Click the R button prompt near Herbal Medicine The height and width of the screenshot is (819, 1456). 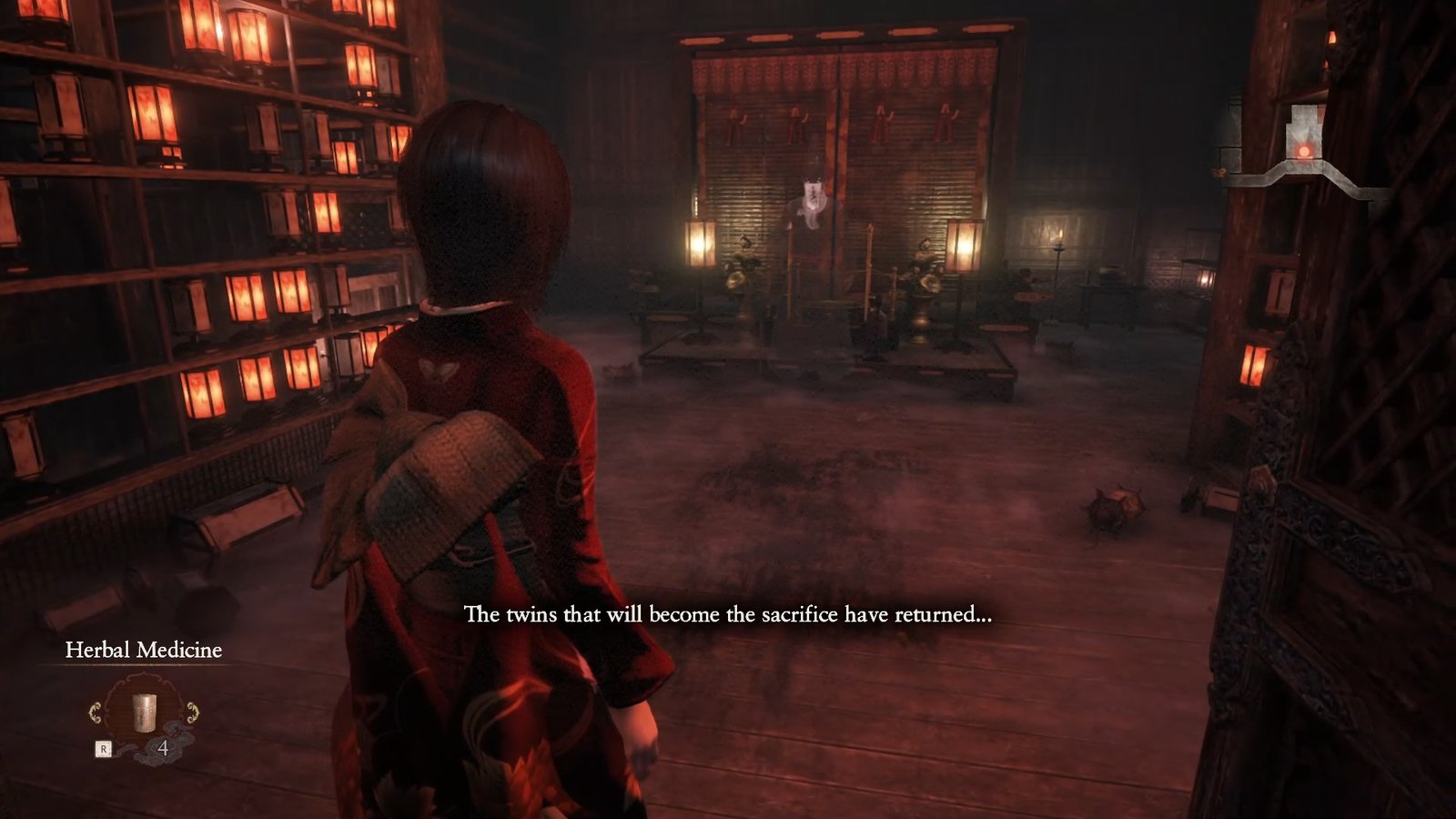click(103, 747)
